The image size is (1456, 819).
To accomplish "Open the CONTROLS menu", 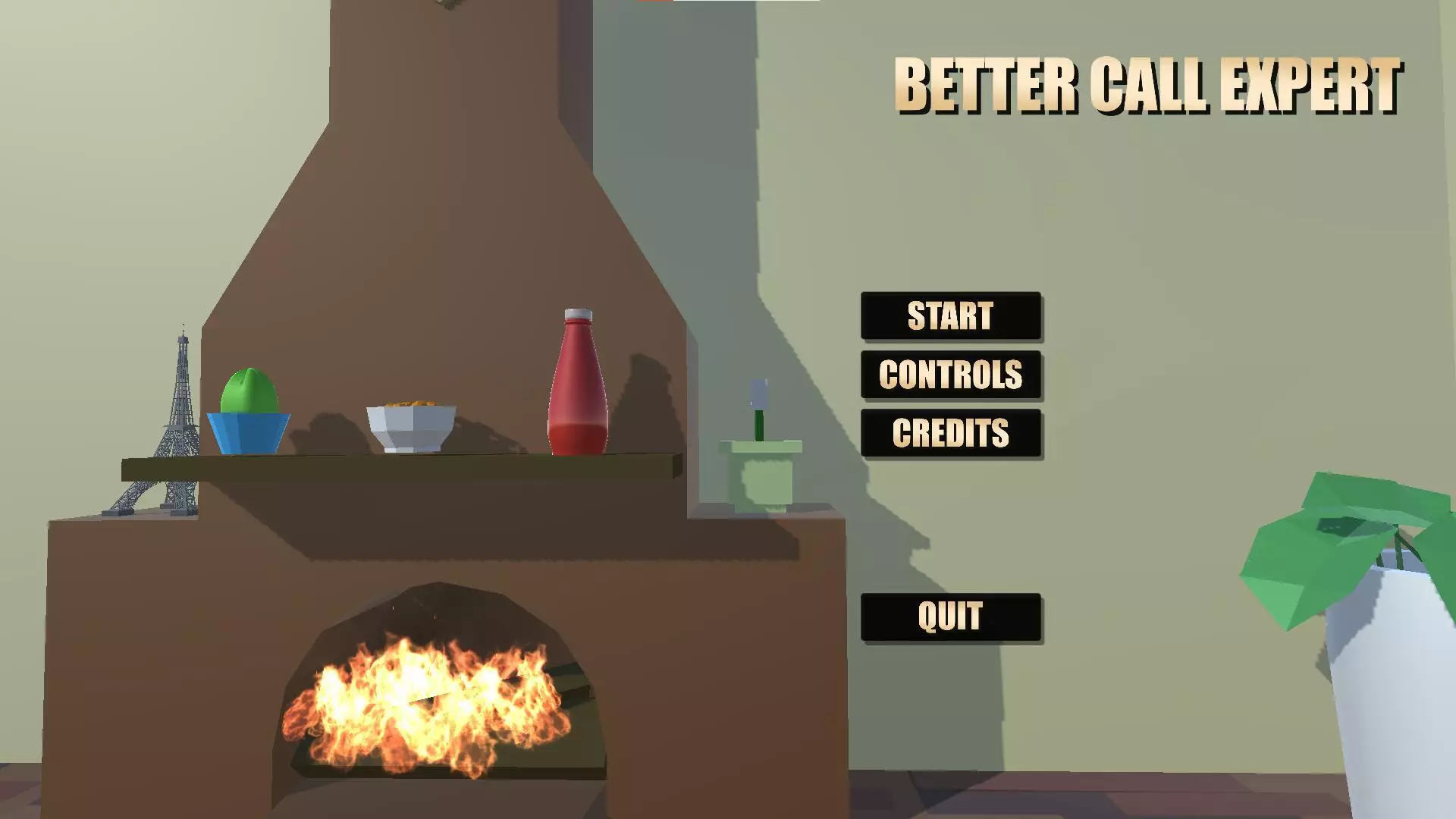I will click(x=950, y=375).
